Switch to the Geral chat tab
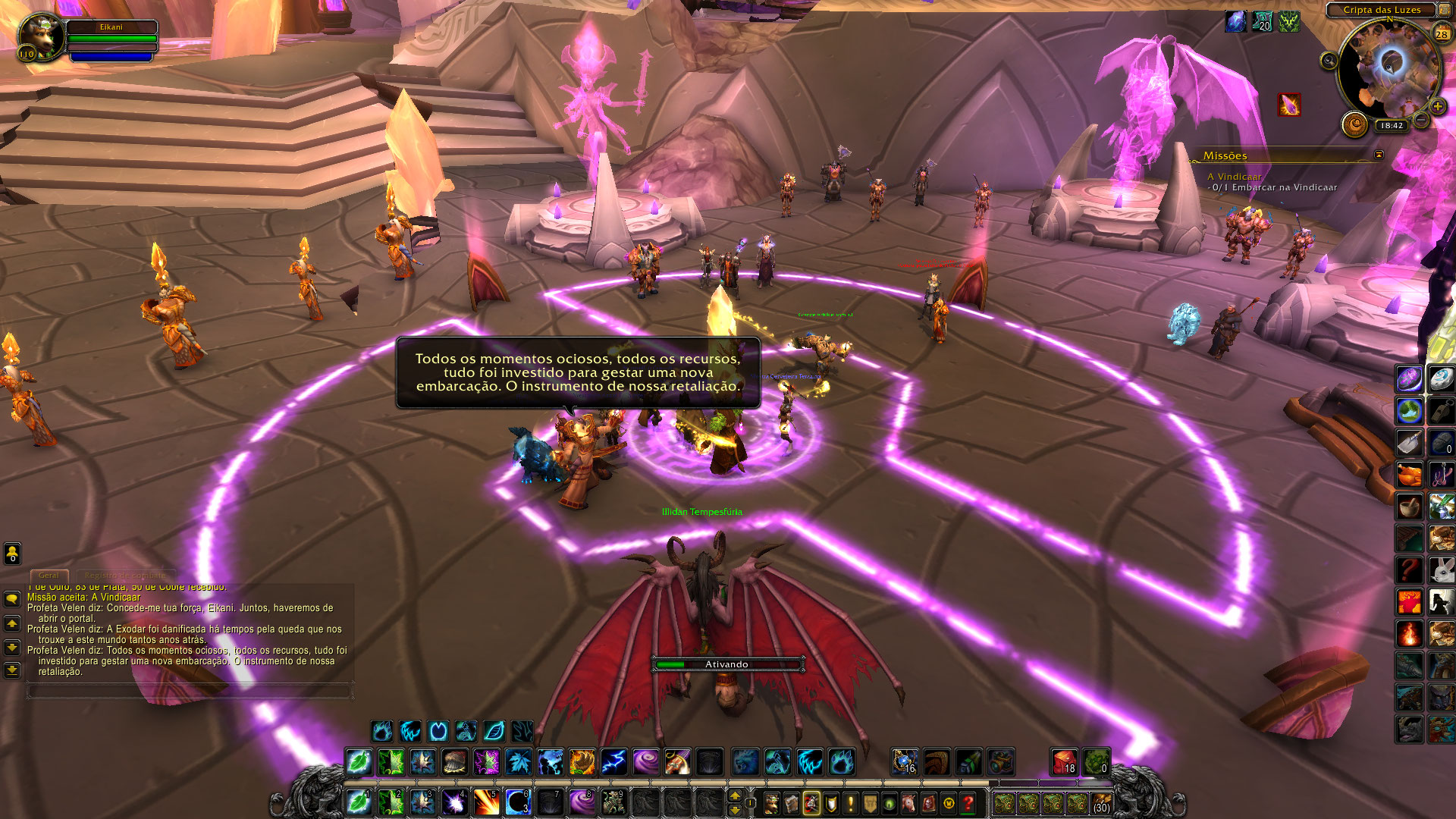The image size is (1456, 819). point(49,576)
